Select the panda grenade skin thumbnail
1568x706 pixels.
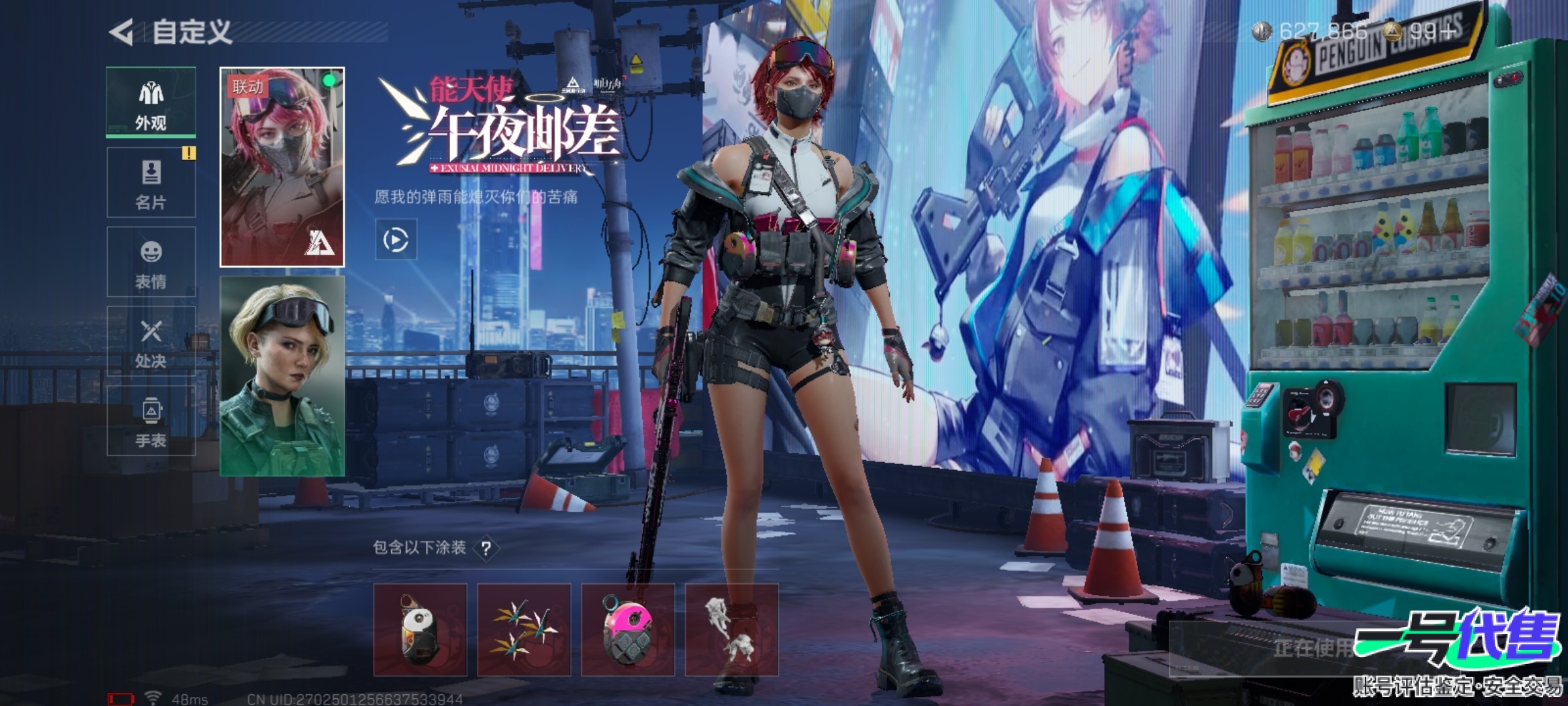coord(420,630)
